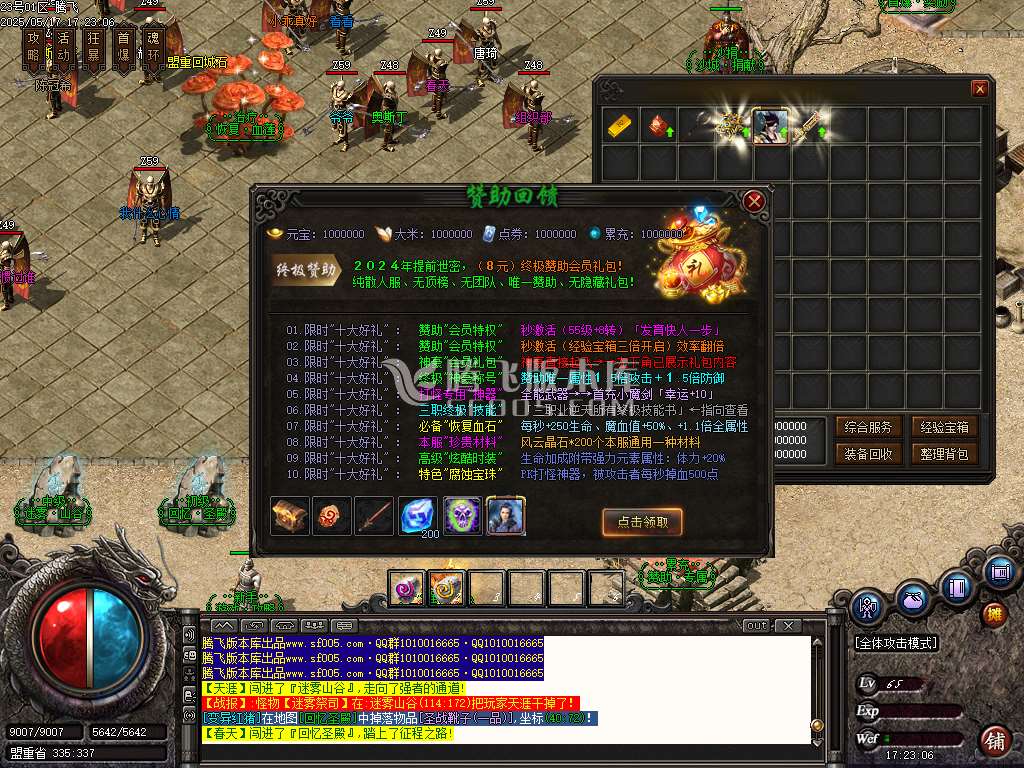Click the 摊 stall button

point(994,613)
